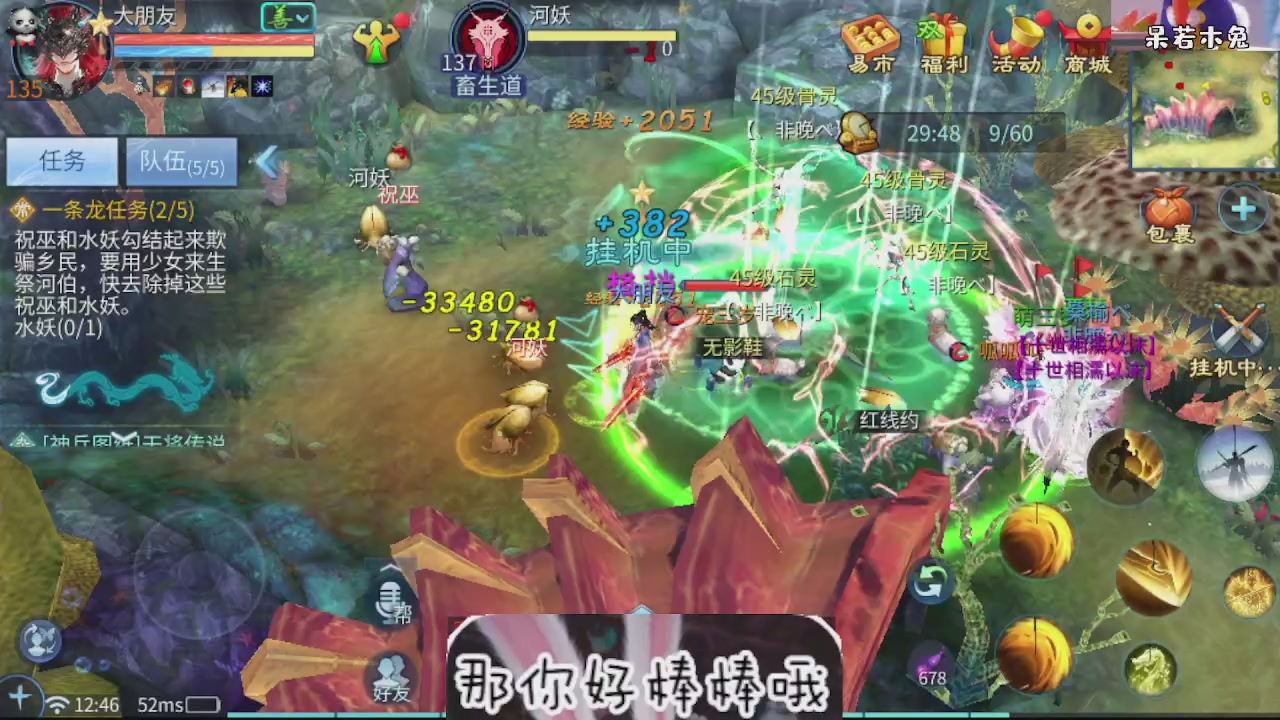The height and width of the screenshot is (720, 1280).
Task: Switch to the 任务 quest tab
Action: pyautogui.click(x=62, y=162)
